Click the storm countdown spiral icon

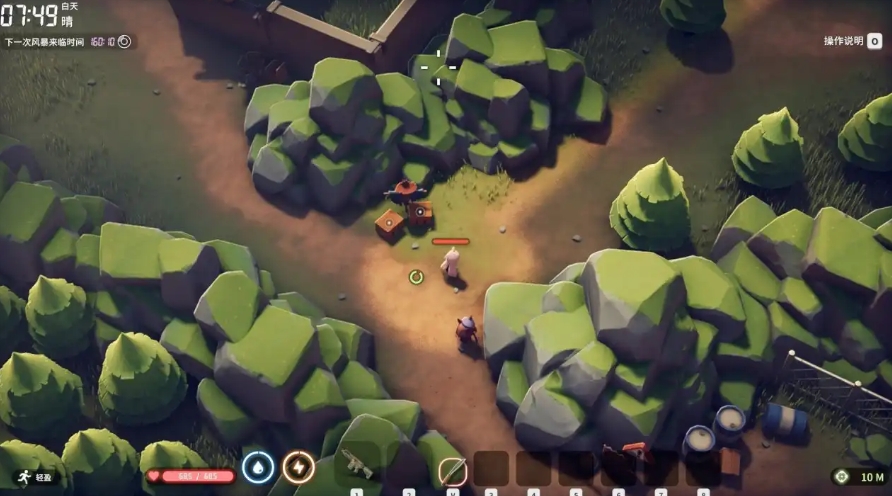coord(124,42)
